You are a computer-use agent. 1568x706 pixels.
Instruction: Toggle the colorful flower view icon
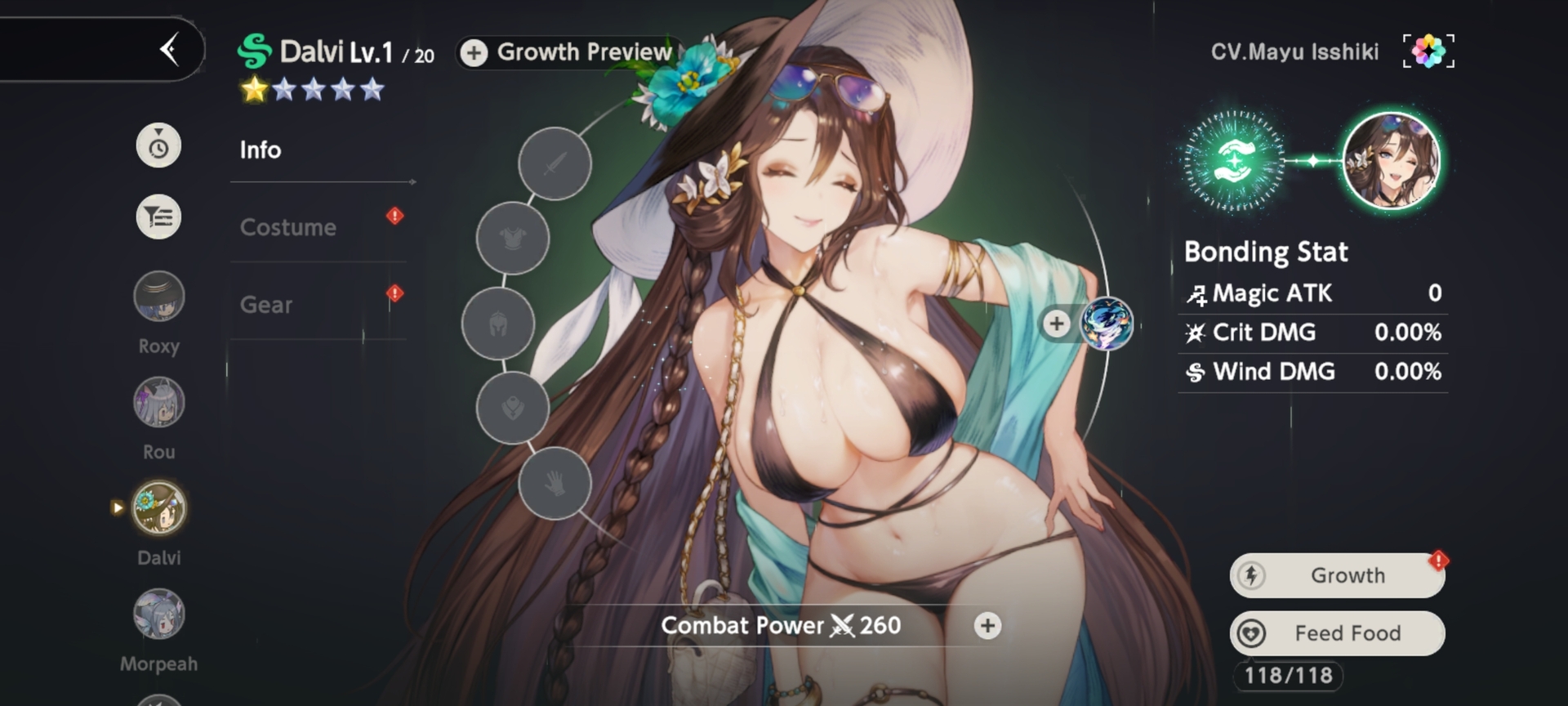tap(1428, 51)
